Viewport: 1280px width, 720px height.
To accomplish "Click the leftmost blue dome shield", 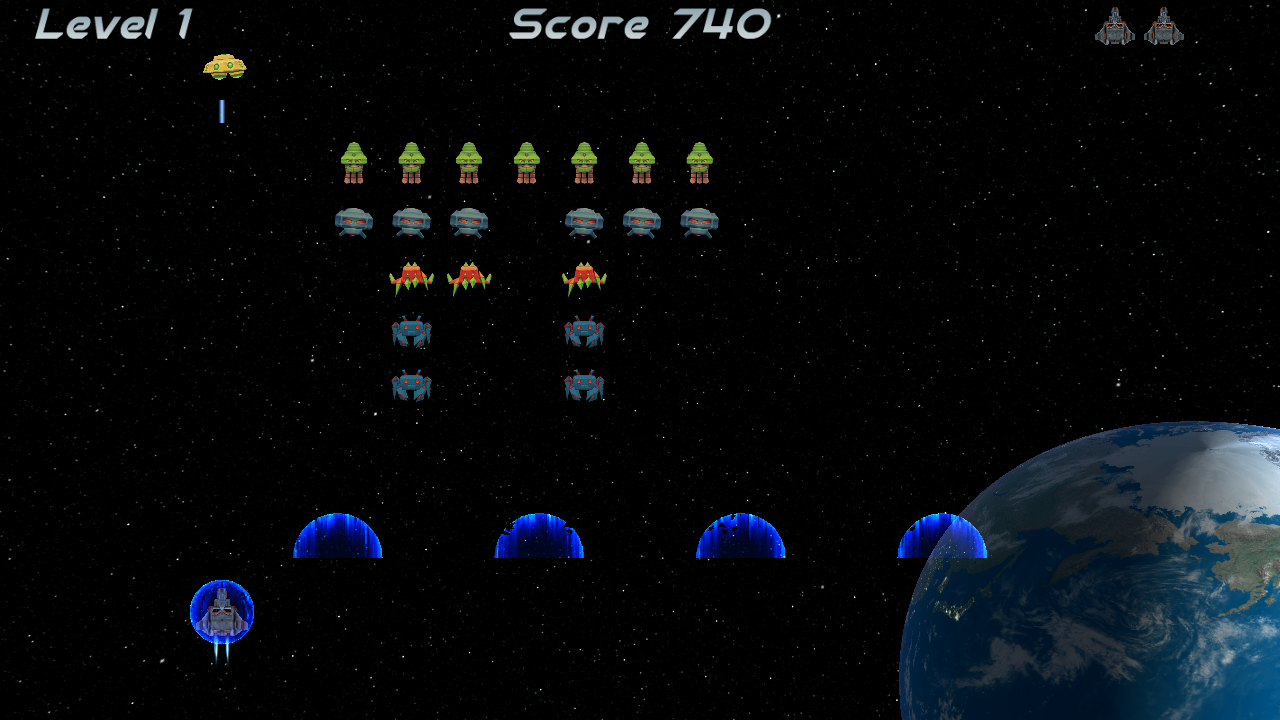I will pos(336,540).
